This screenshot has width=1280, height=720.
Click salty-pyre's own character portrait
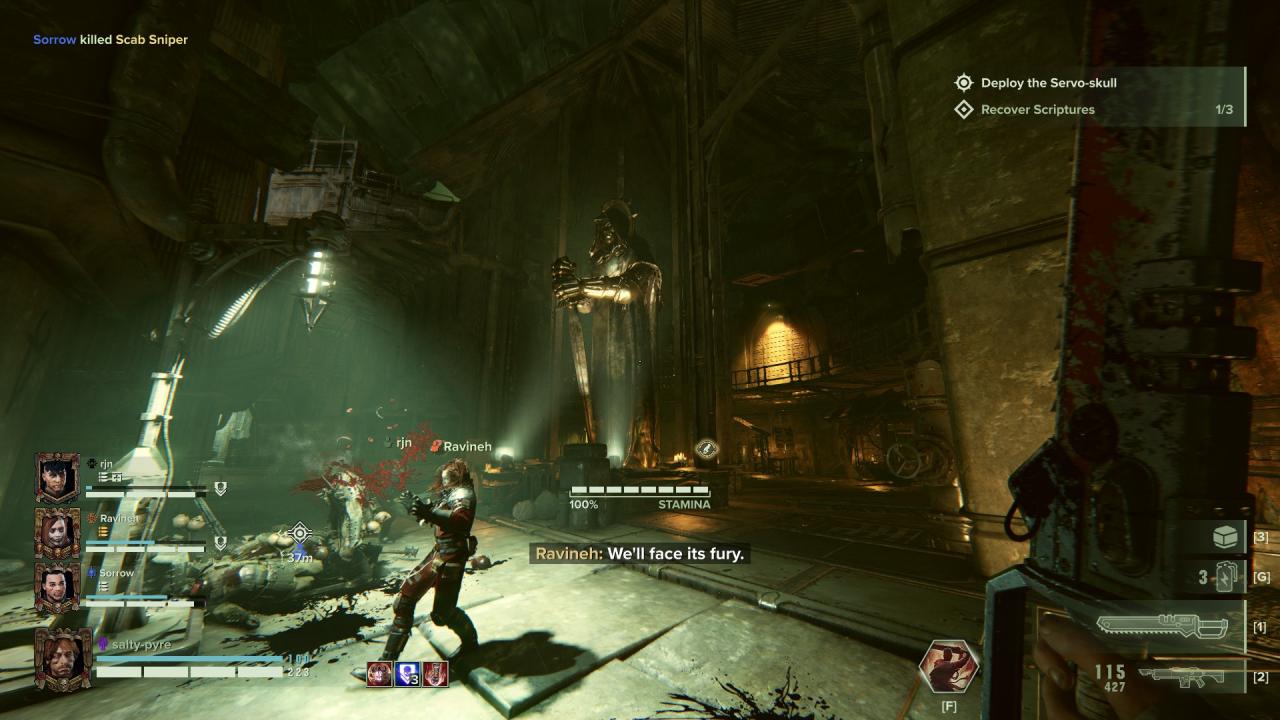[x=63, y=658]
